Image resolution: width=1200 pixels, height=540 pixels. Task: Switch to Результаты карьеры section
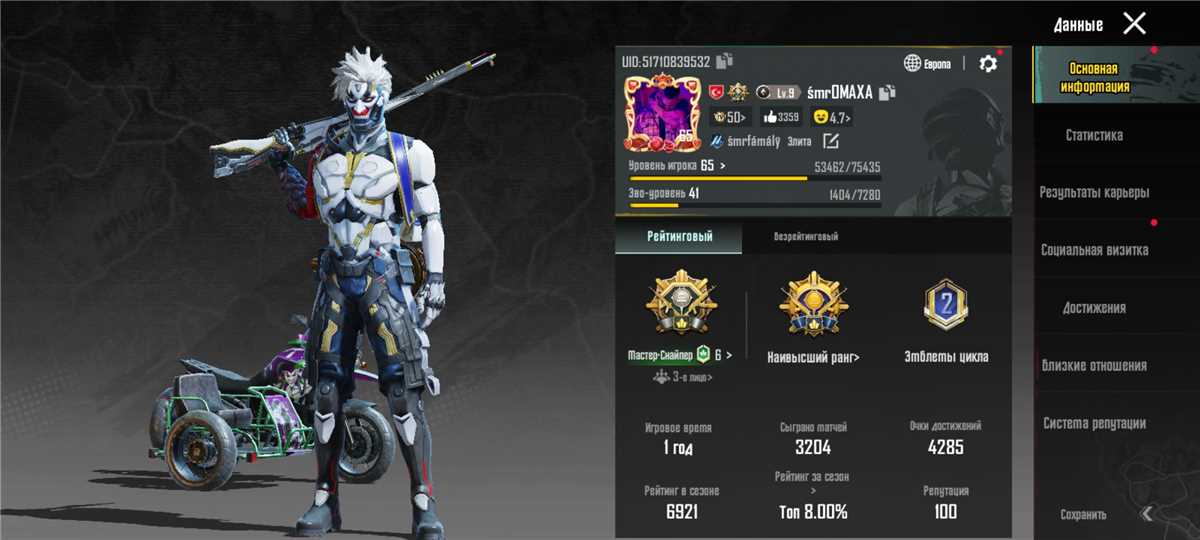[1094, 192]
